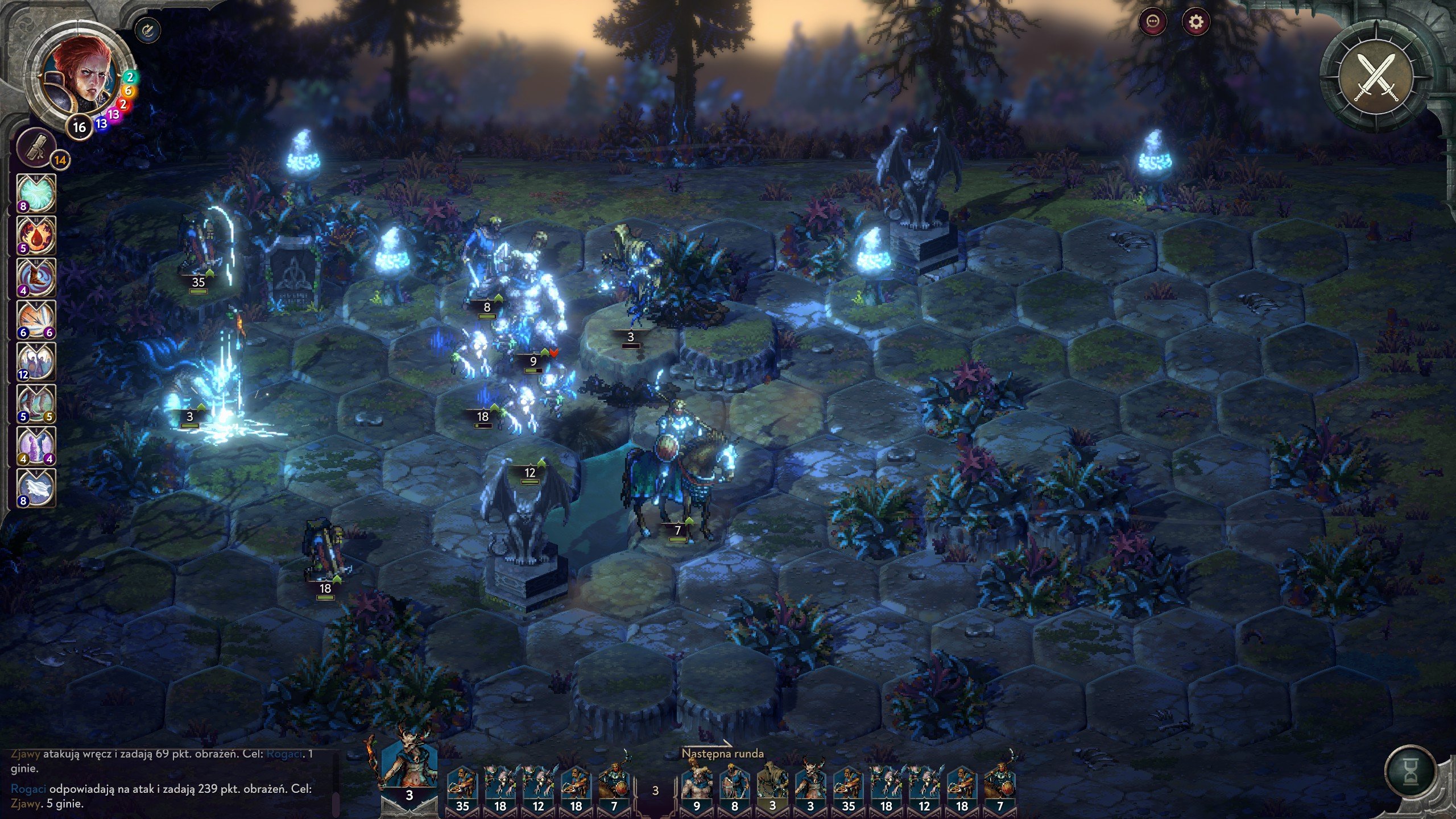Activate the orange and white burst spell
Viewport: 1456px width, 819px height.
click(x=36, y=319)
